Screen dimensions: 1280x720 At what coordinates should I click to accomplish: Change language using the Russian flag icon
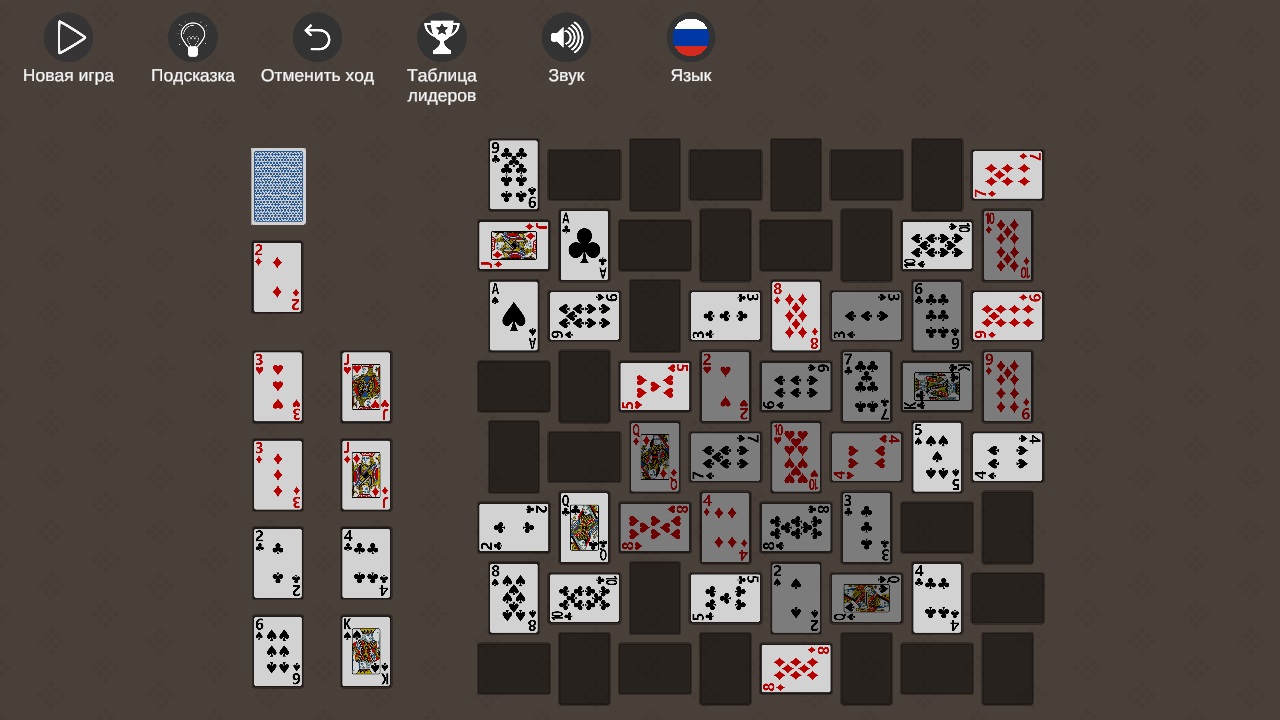pyautogui.click(x=691, y=38)
